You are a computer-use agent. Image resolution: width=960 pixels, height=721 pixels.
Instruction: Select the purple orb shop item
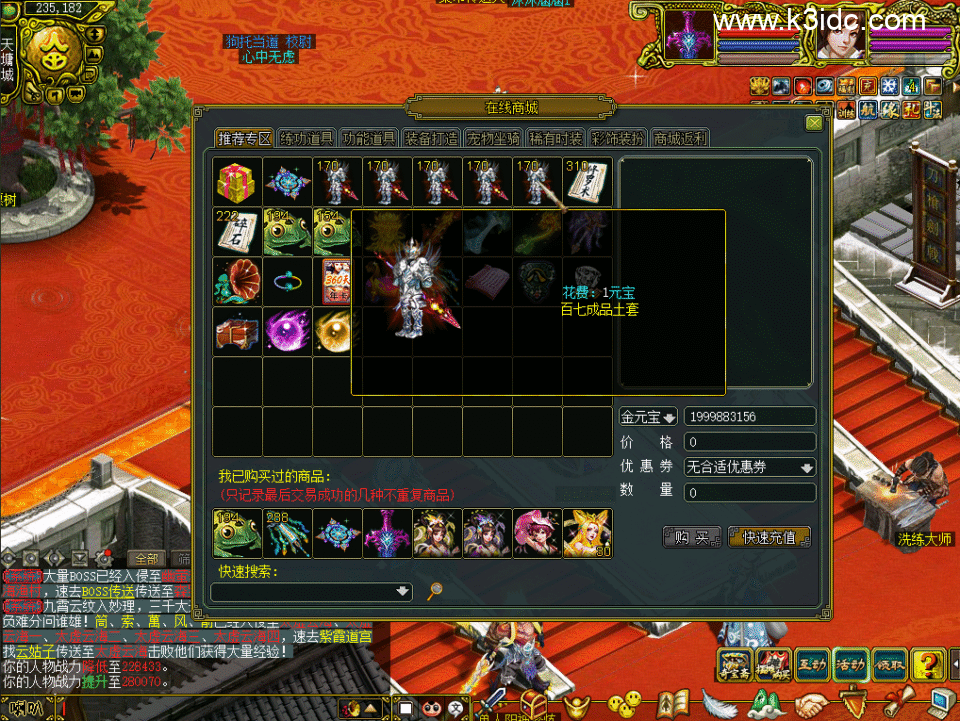click(x=287, y=331)
